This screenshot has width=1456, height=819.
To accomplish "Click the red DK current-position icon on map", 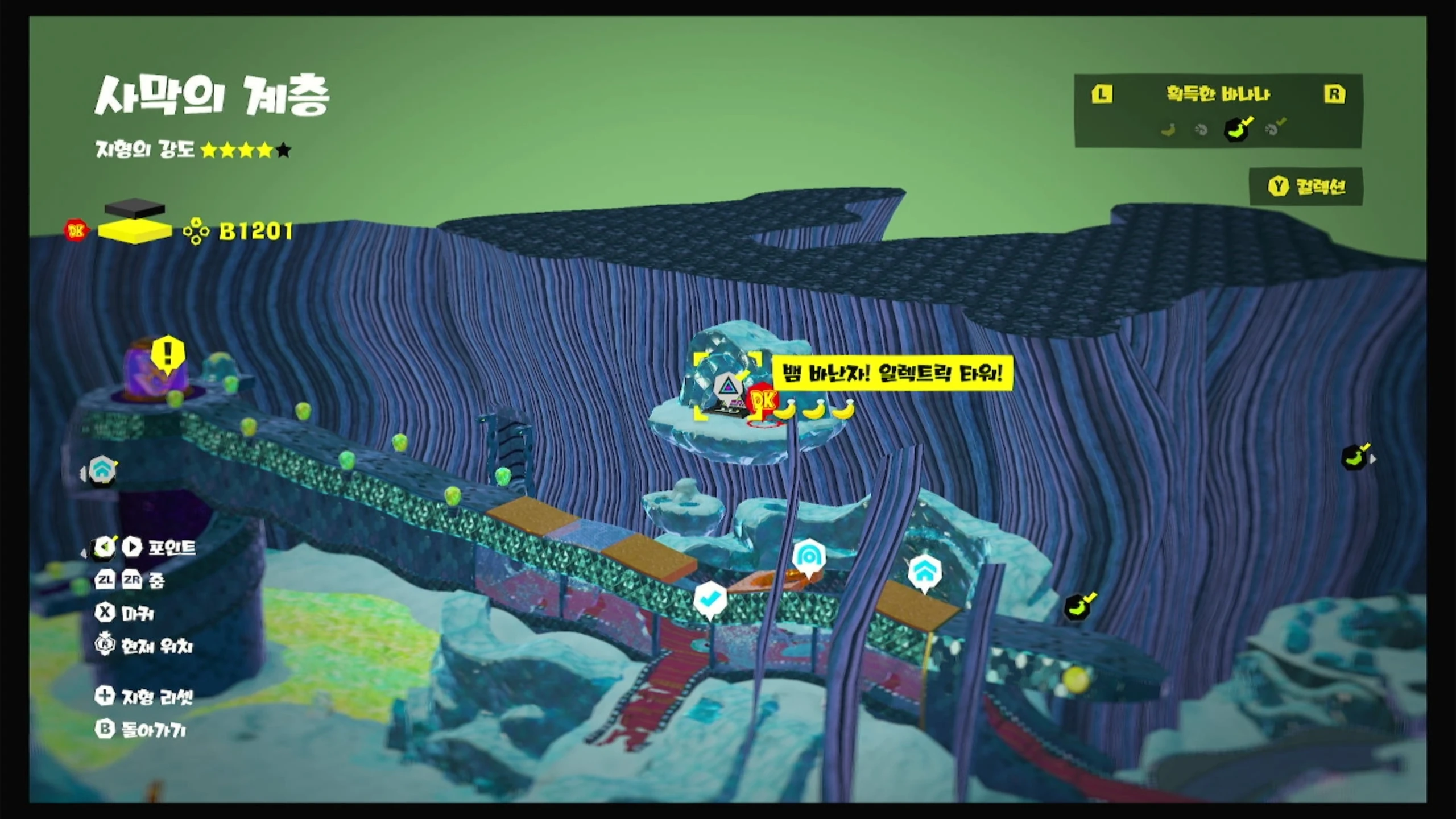I will (763, 401).
